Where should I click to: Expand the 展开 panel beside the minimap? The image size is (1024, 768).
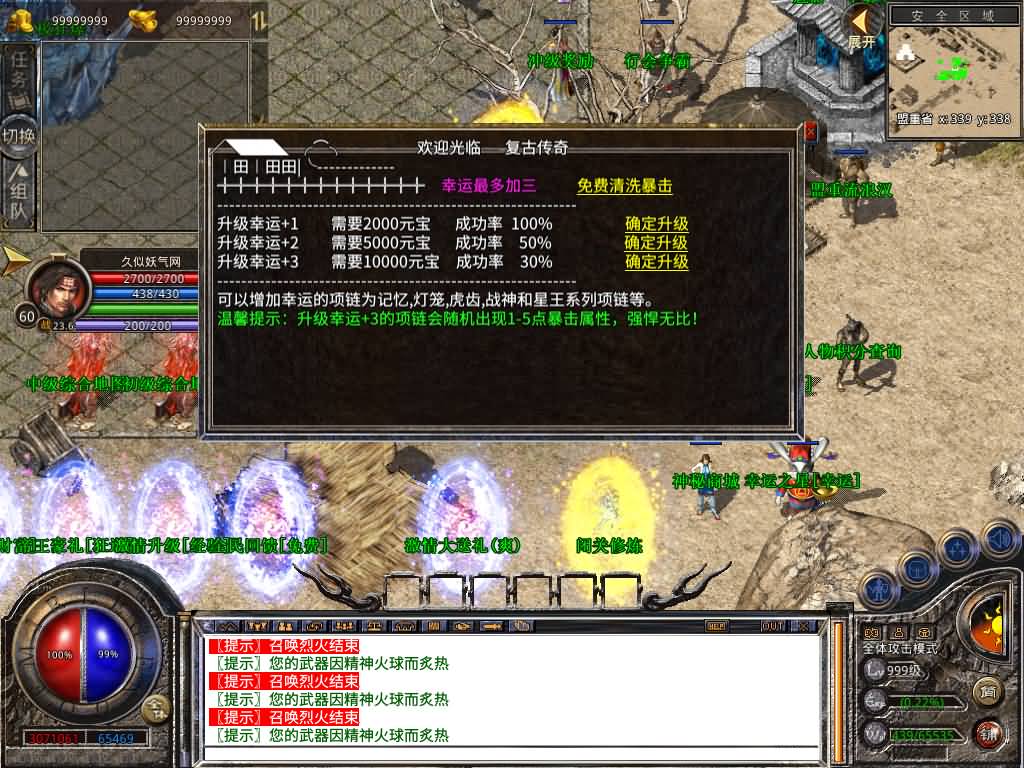[x=861, y=27]
